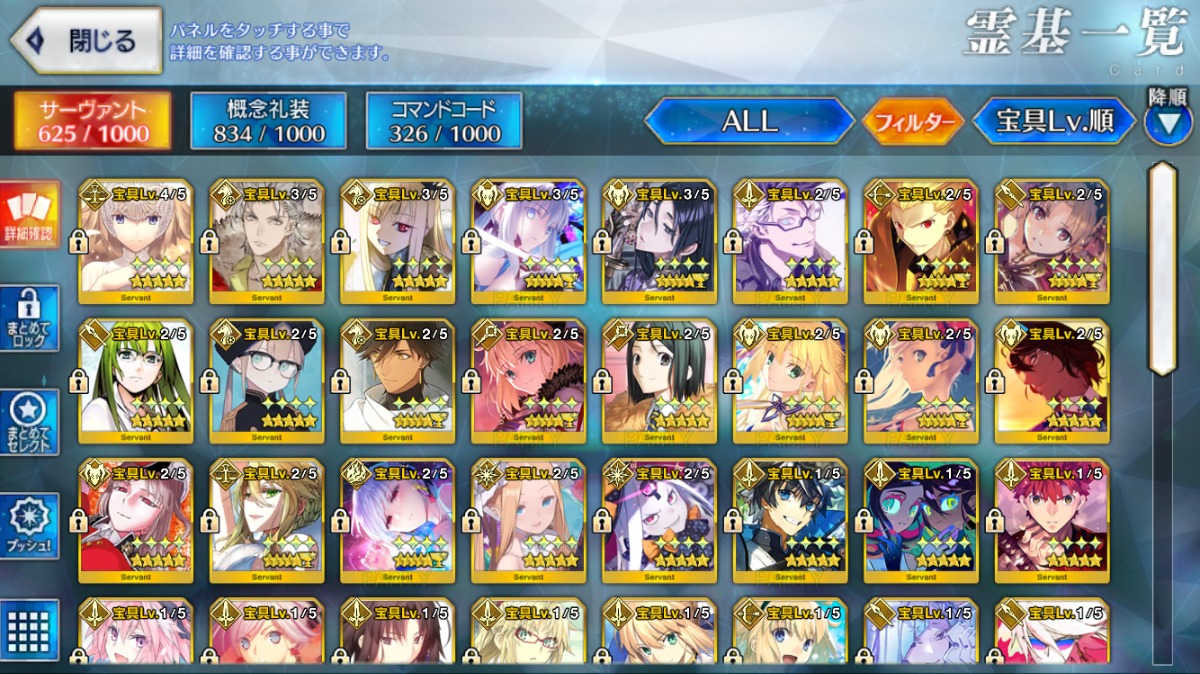Close the spirit origin list
The height and width of the screenshot is (674, 1200).
(86, 40)
